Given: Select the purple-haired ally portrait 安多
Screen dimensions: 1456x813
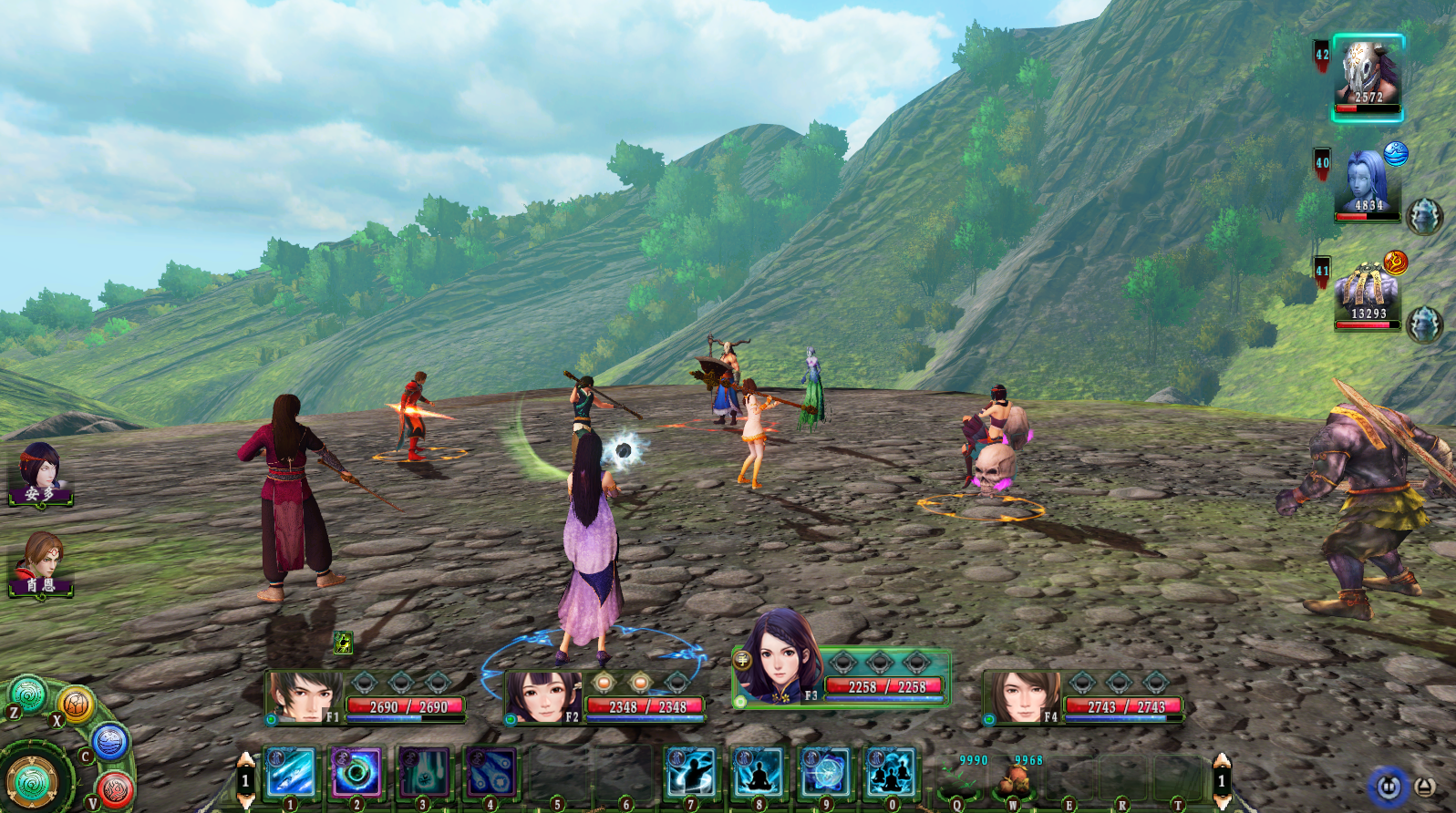Looking at the screenshot, I should tap(39, 471).
